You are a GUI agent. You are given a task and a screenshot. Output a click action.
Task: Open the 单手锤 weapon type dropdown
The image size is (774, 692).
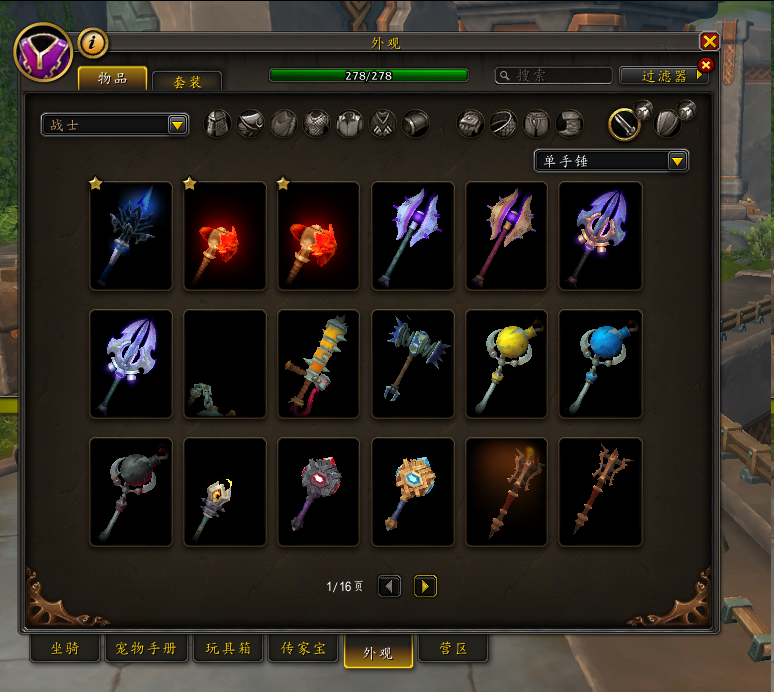tap(611, 161)
